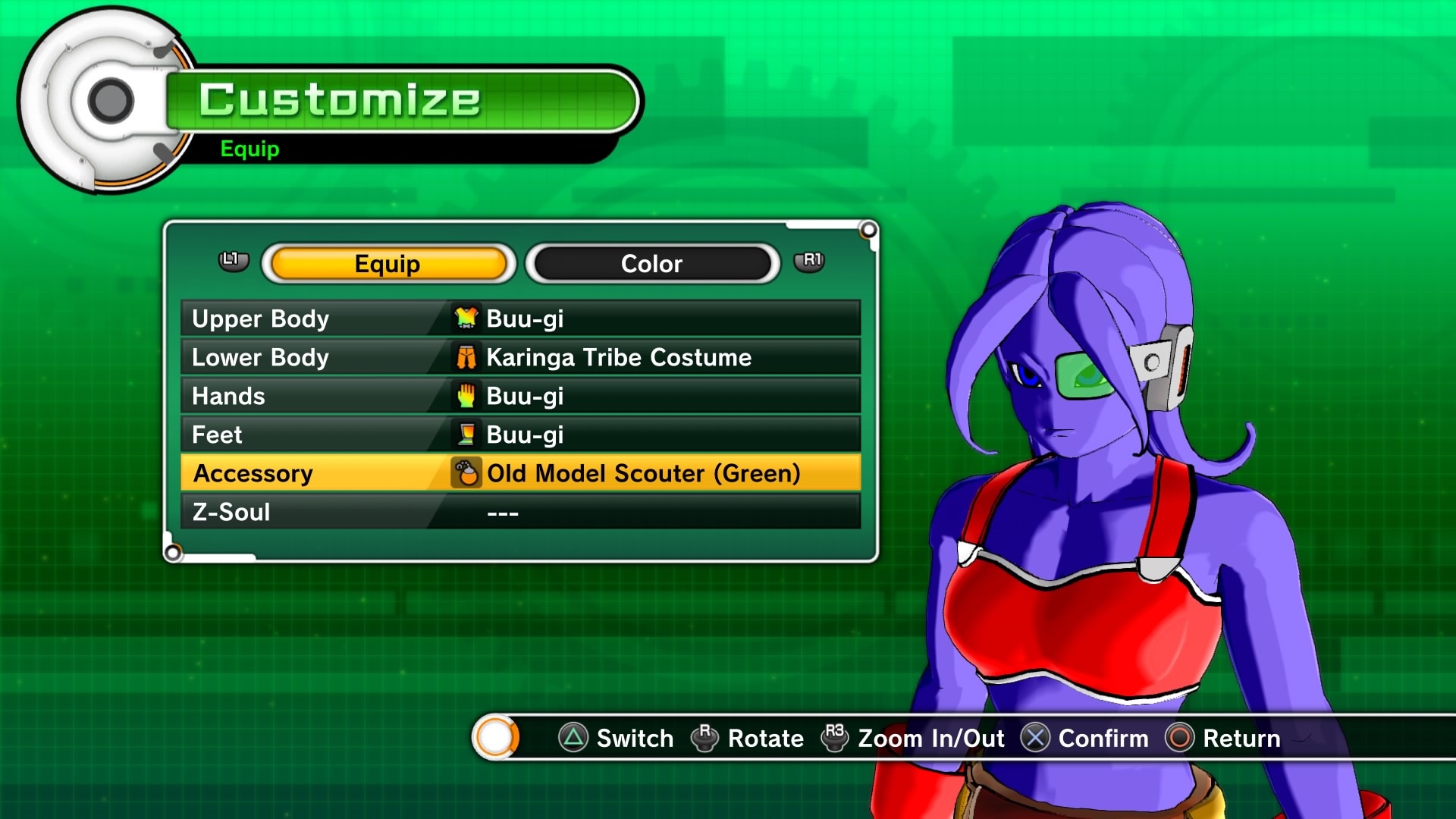1456x819 pixels.
Task: Open the Lower Body equipment row
Action: click(x=520, y=357)
